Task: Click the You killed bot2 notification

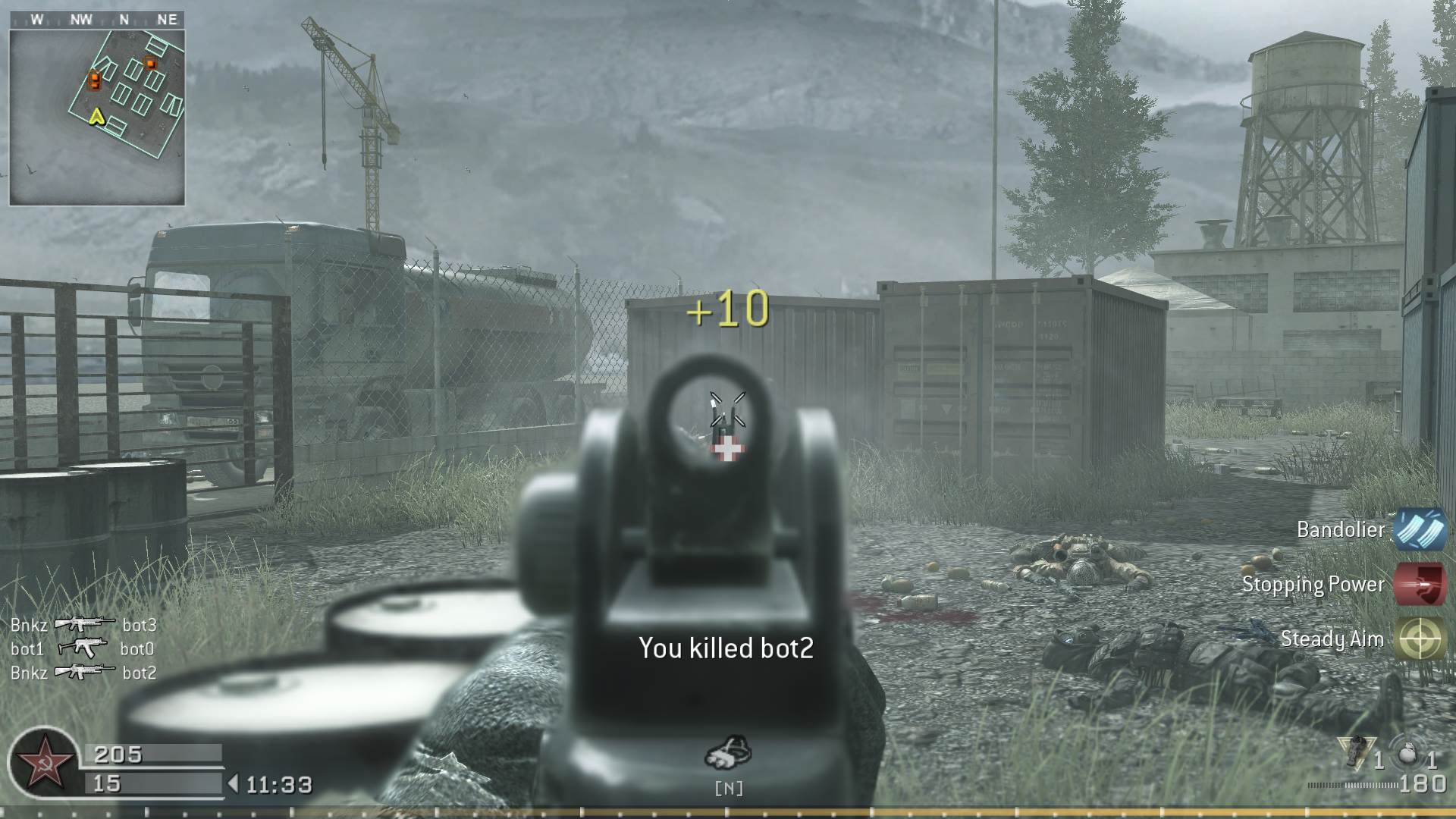Action: (x=725, y=647)
